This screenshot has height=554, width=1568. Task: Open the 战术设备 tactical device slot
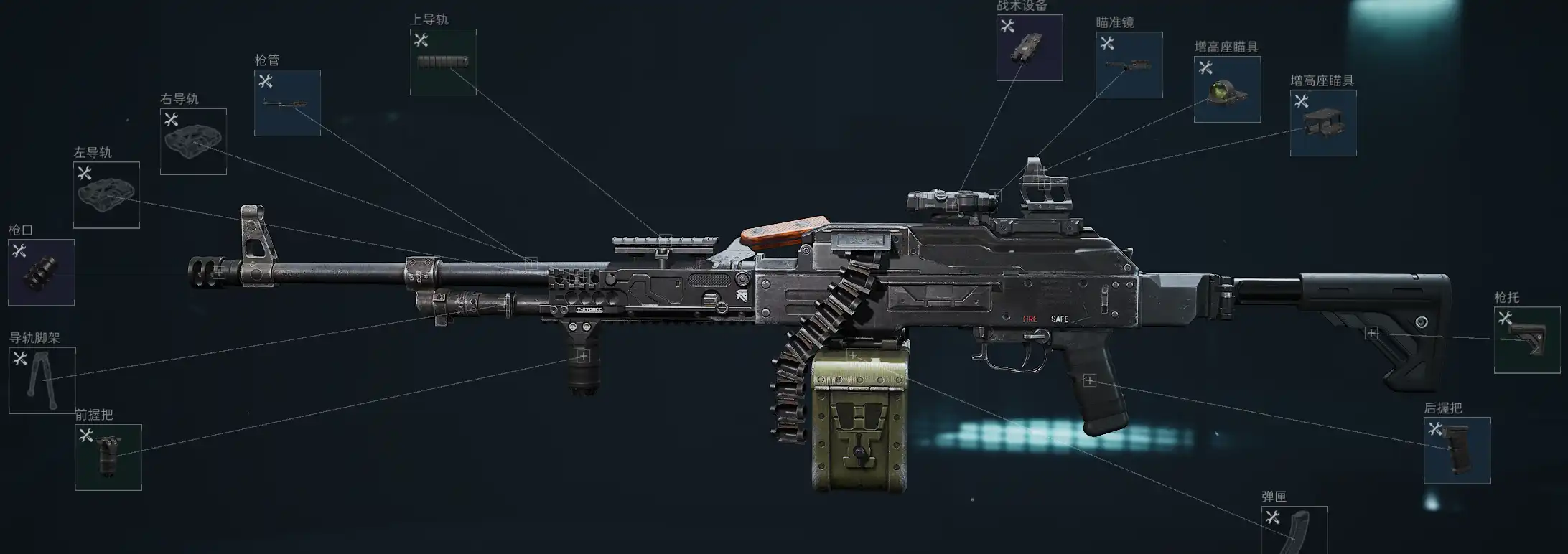click(1030, 48)
